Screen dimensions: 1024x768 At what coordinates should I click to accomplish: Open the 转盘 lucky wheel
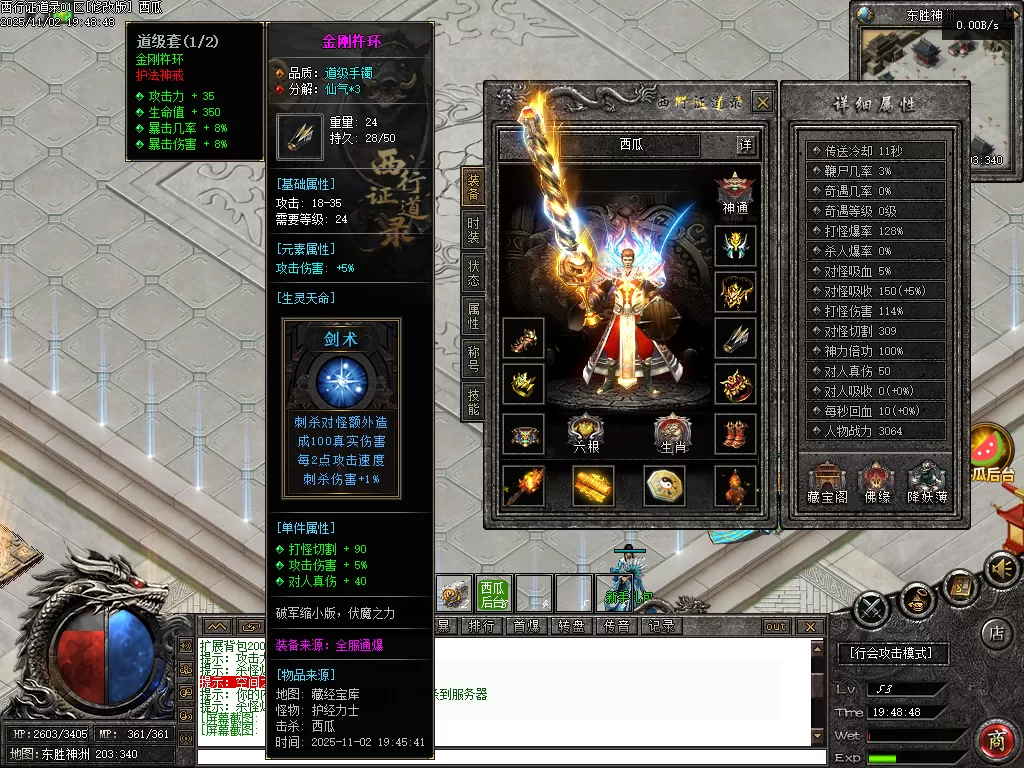(x=571, y=626)
